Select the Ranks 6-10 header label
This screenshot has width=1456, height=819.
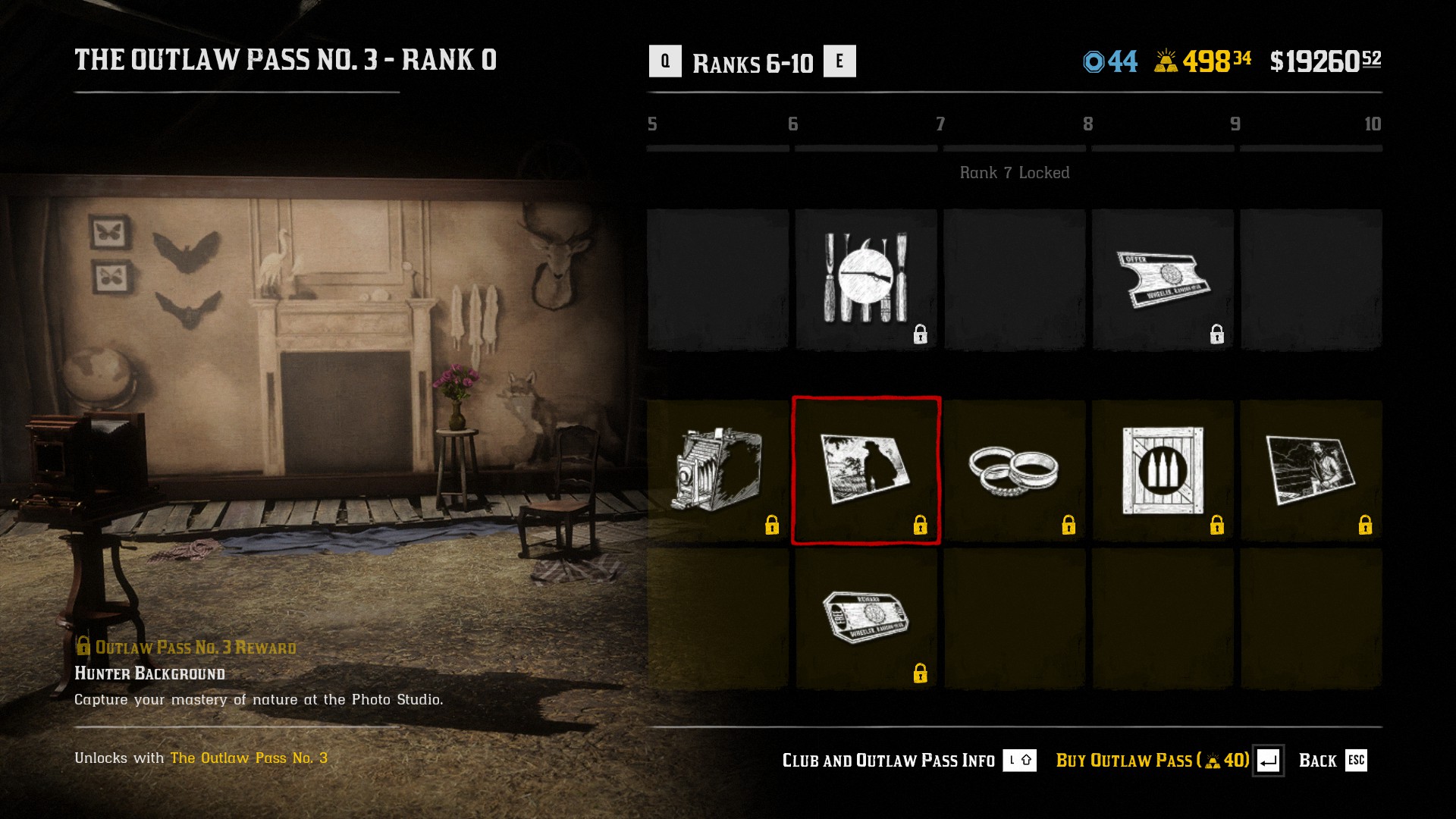click(x=753, y=62)
